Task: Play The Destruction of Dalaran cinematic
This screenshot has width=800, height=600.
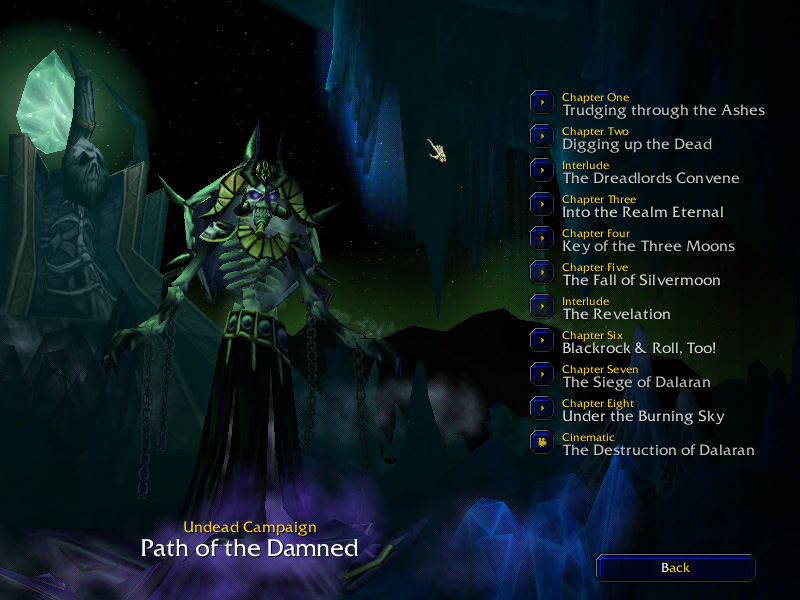Action: point(542,442)
